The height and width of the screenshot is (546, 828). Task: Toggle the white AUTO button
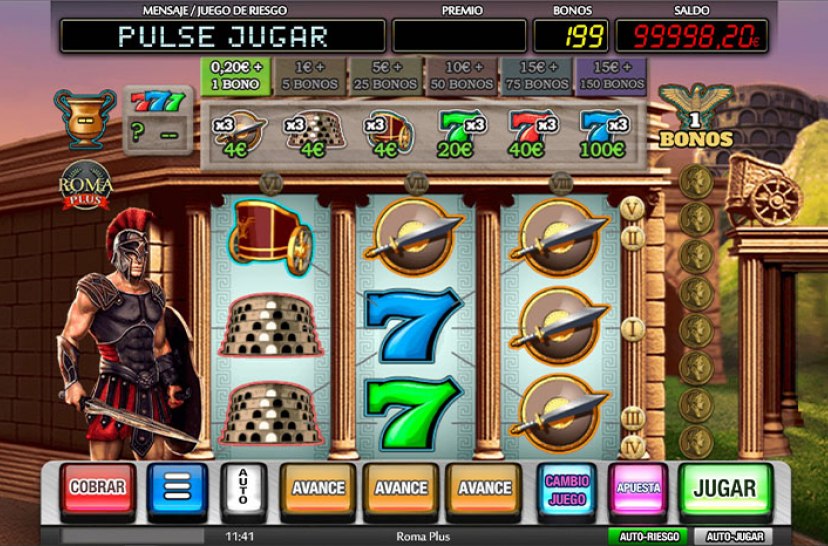[239, 488]
